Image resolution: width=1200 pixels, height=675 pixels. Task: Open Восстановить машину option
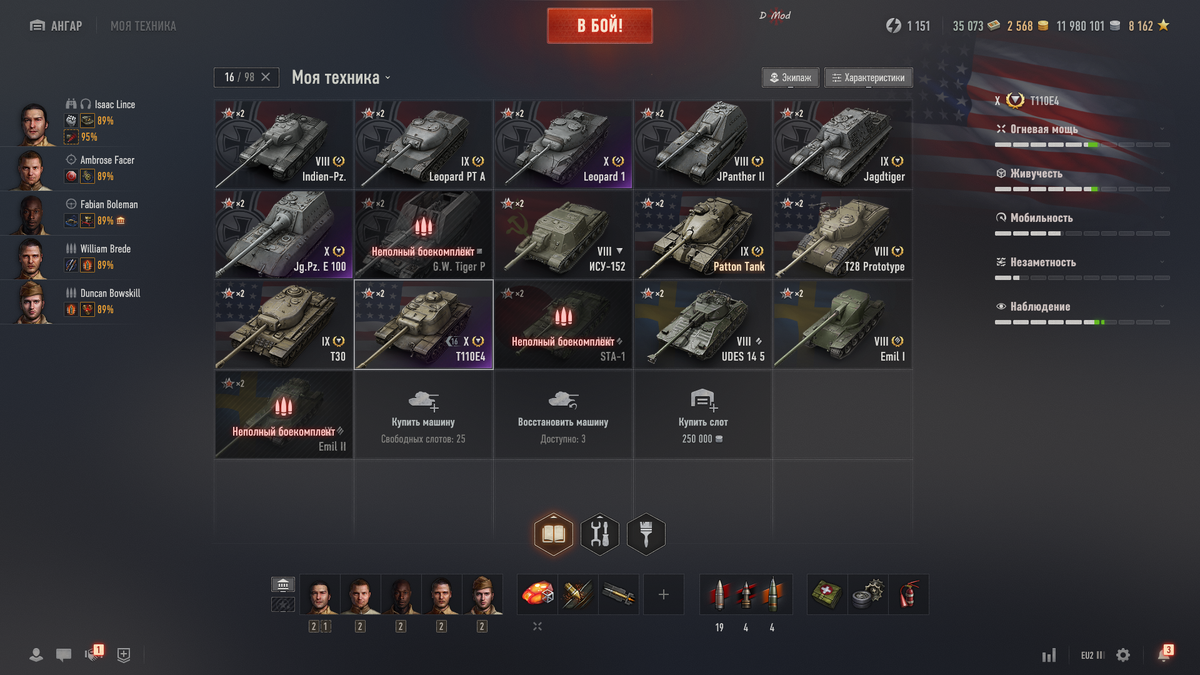coord(563,414)
